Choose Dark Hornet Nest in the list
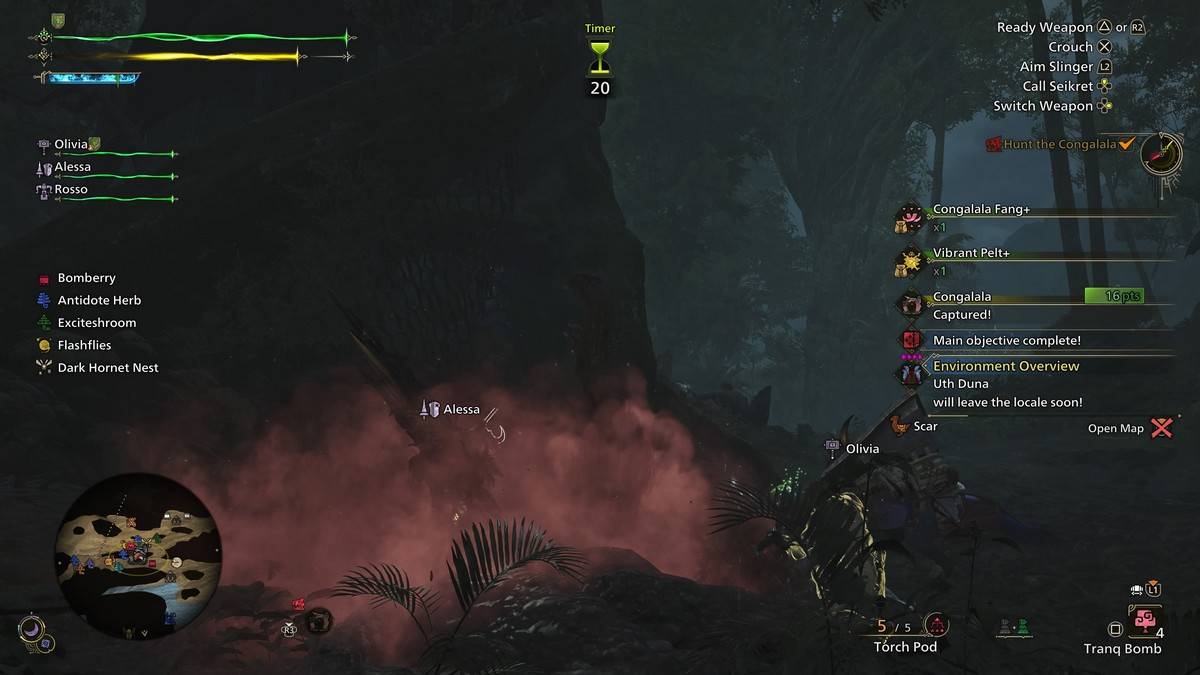Screen dimensions: 1200x675 107,368
